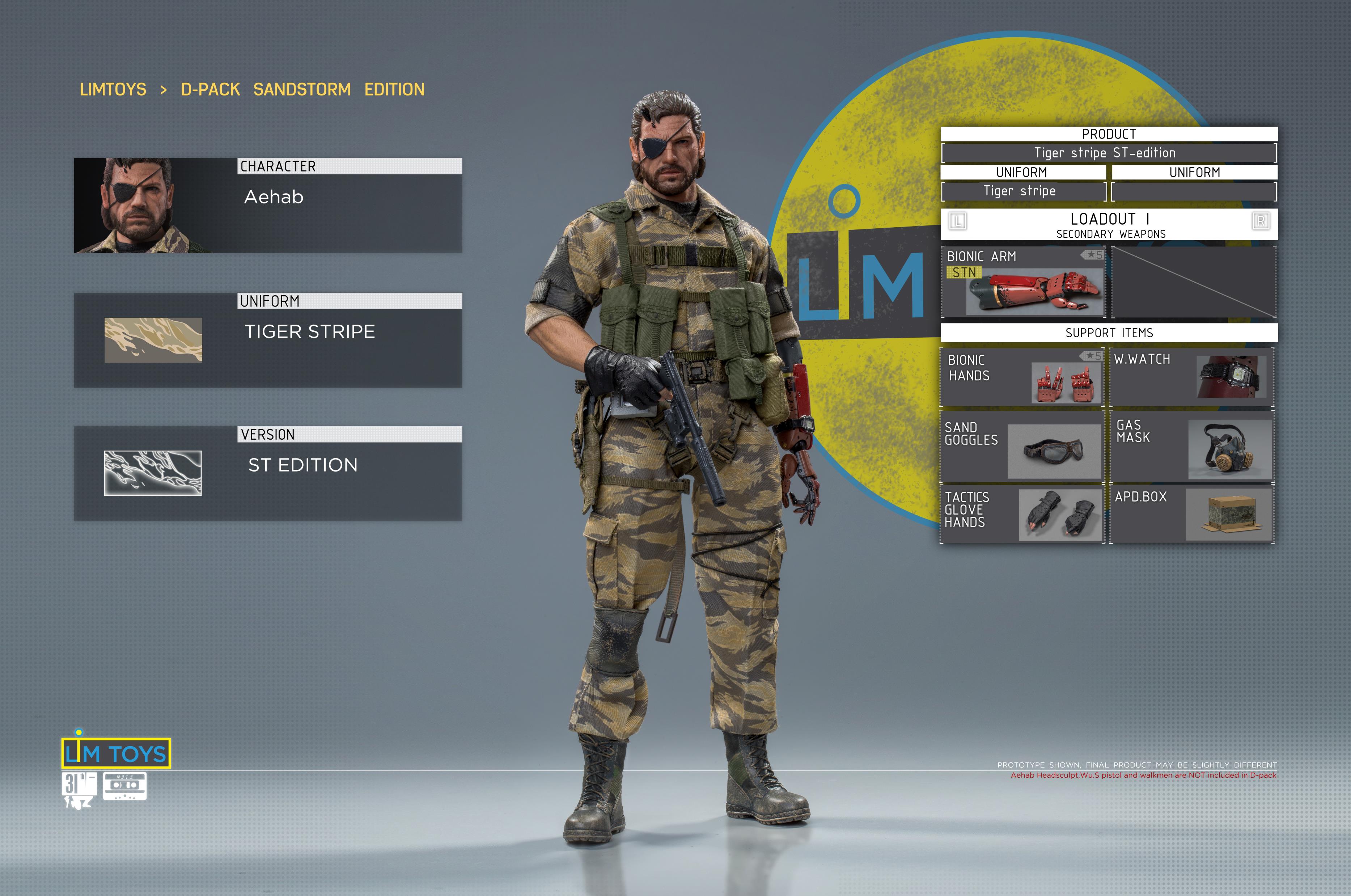Select the Gas Mask slot
This screenshot has height=896, width=1351.
[1192, 447]
